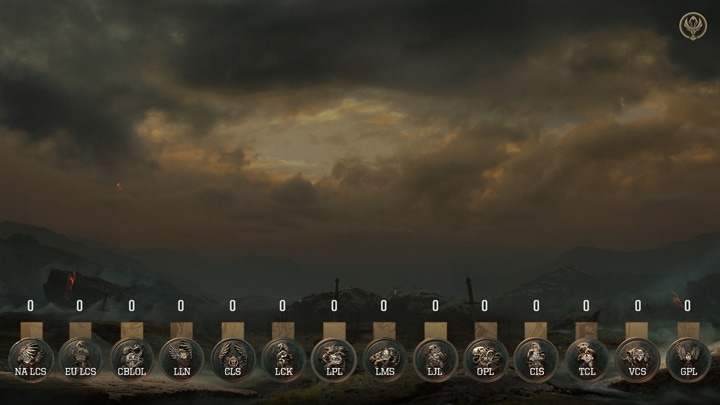
Task: Click the GPL league emblem
Action: [x=688, y=358]
